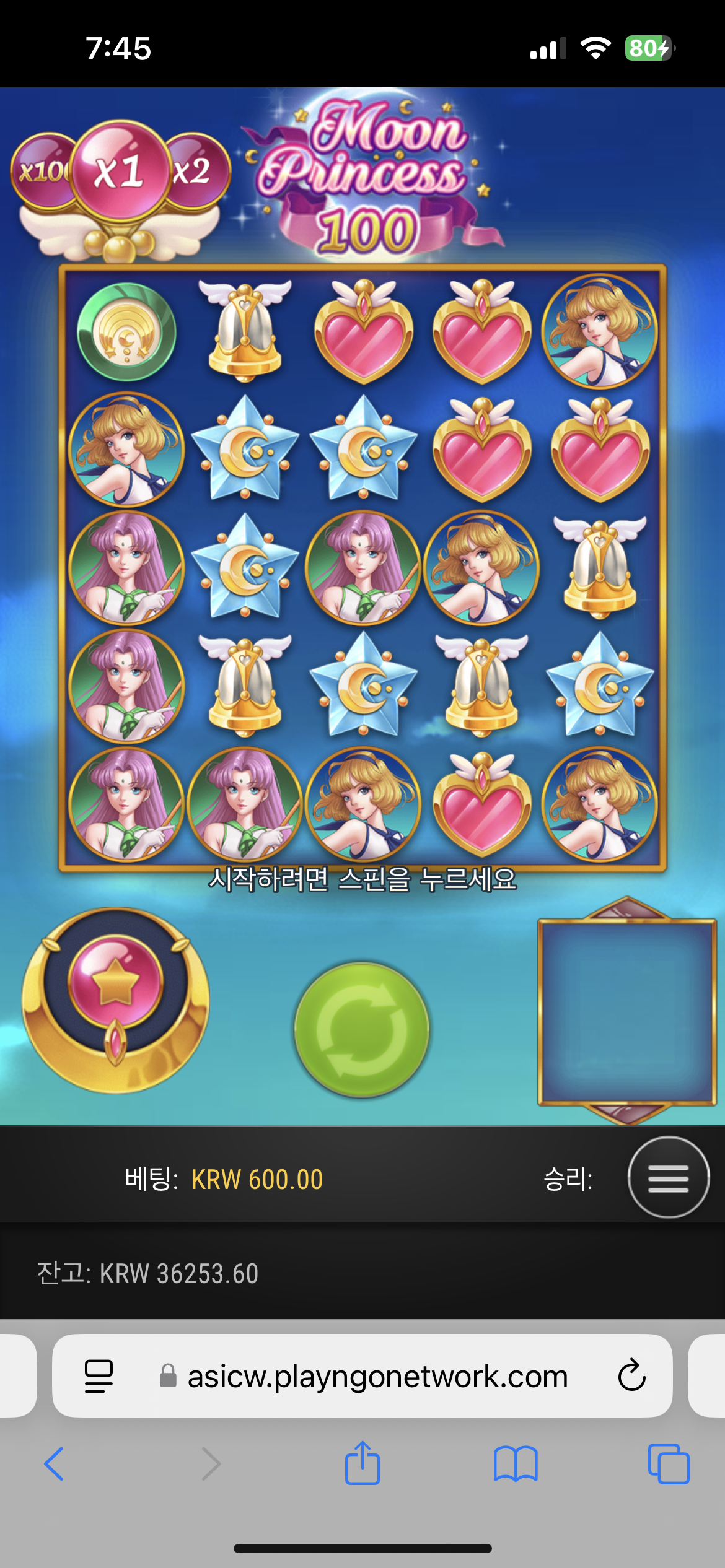Open the browser bookmarks

[516, 1463]
